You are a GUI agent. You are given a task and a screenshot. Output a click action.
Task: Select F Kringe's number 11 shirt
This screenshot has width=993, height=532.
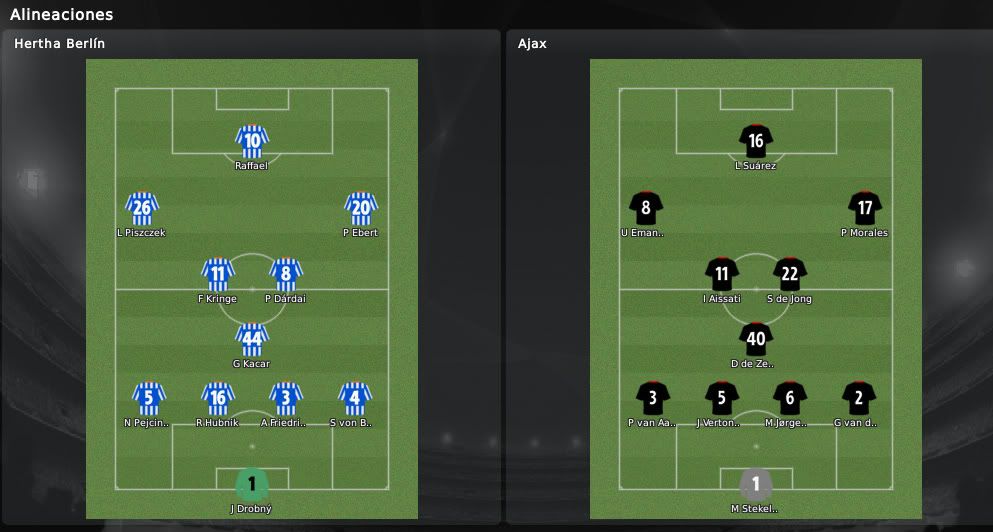click(217, 273)
